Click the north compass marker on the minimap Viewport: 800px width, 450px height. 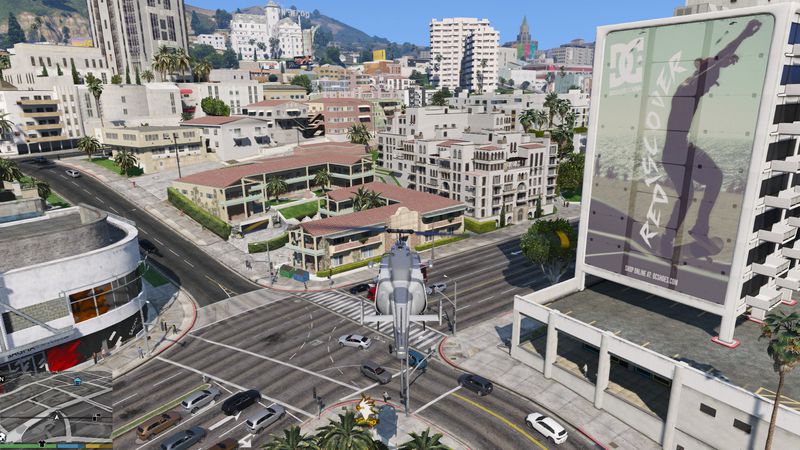2,379
